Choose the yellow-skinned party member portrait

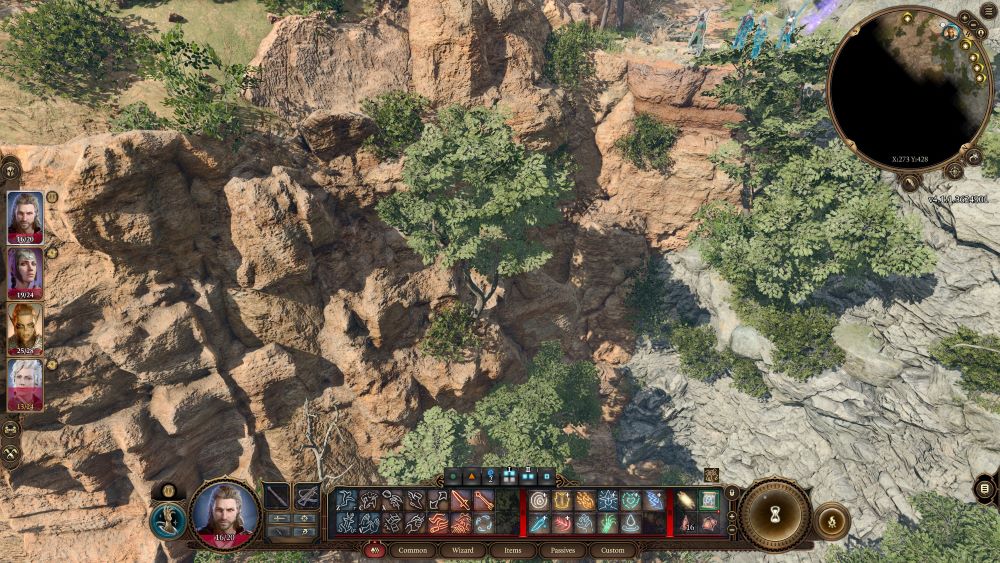25,327
